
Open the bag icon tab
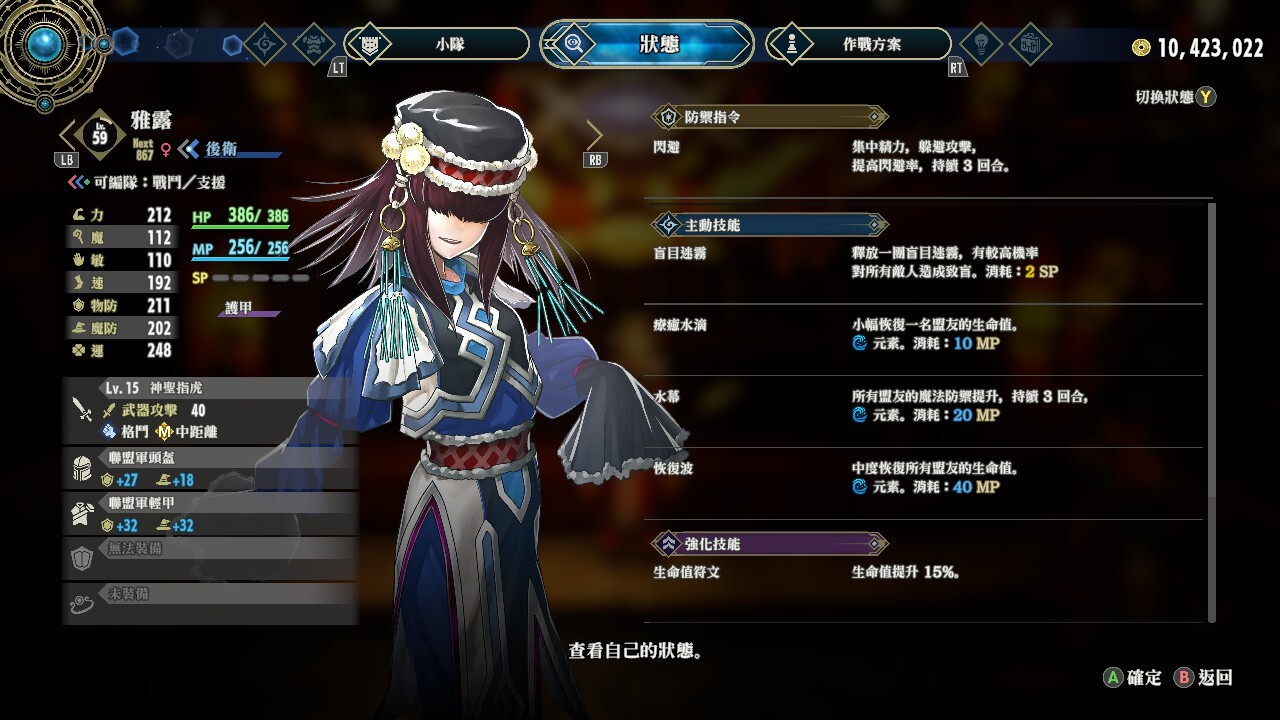pyautogui.click(x=1029, y=44)
